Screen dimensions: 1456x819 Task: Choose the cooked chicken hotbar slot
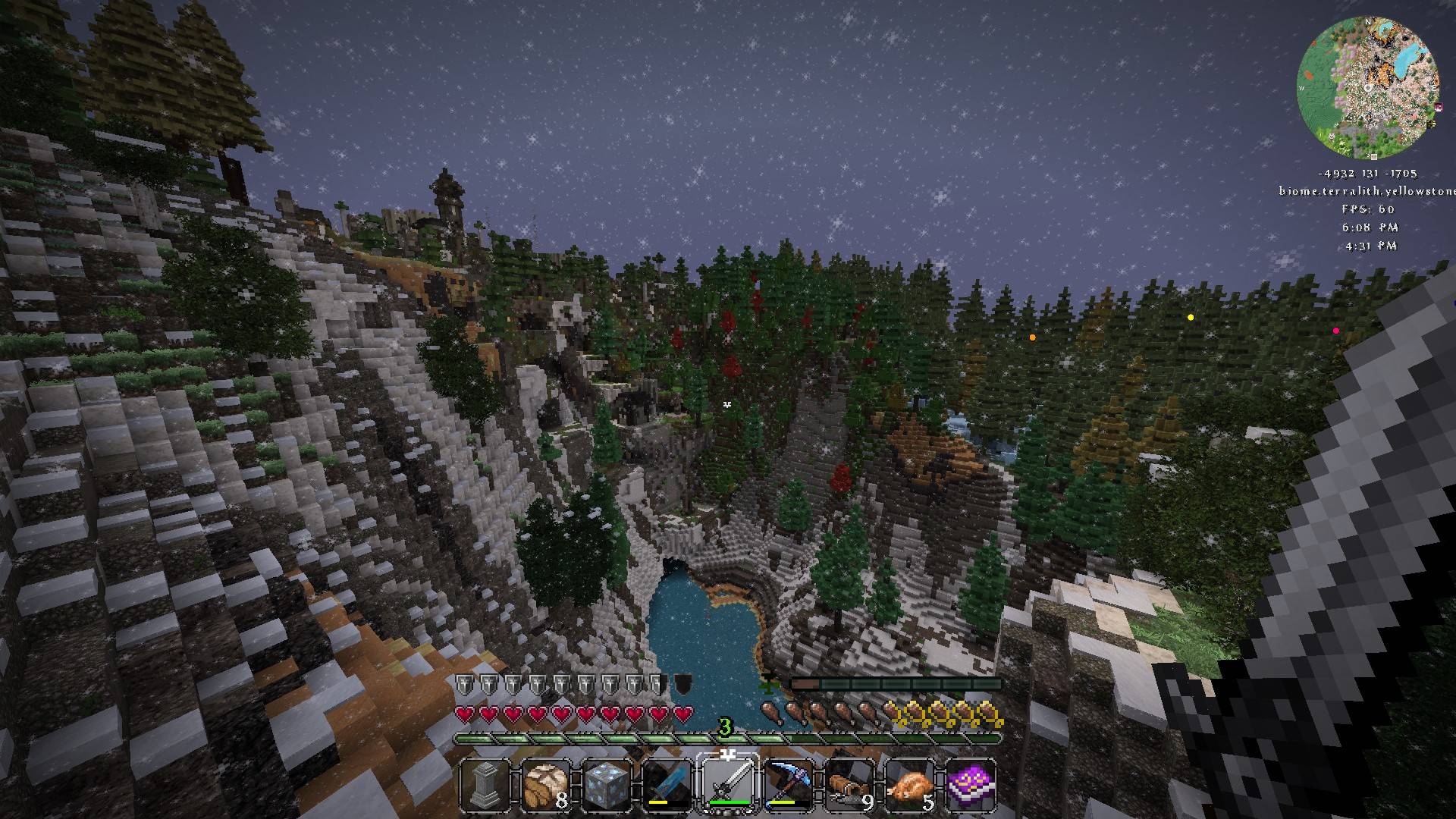(910, 784)
